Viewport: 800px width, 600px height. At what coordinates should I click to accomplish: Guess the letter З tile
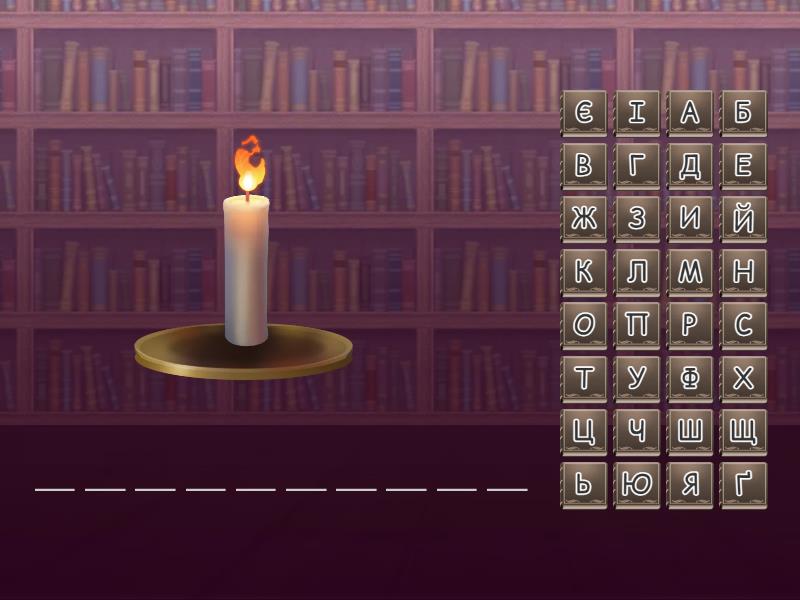(637, 219)
